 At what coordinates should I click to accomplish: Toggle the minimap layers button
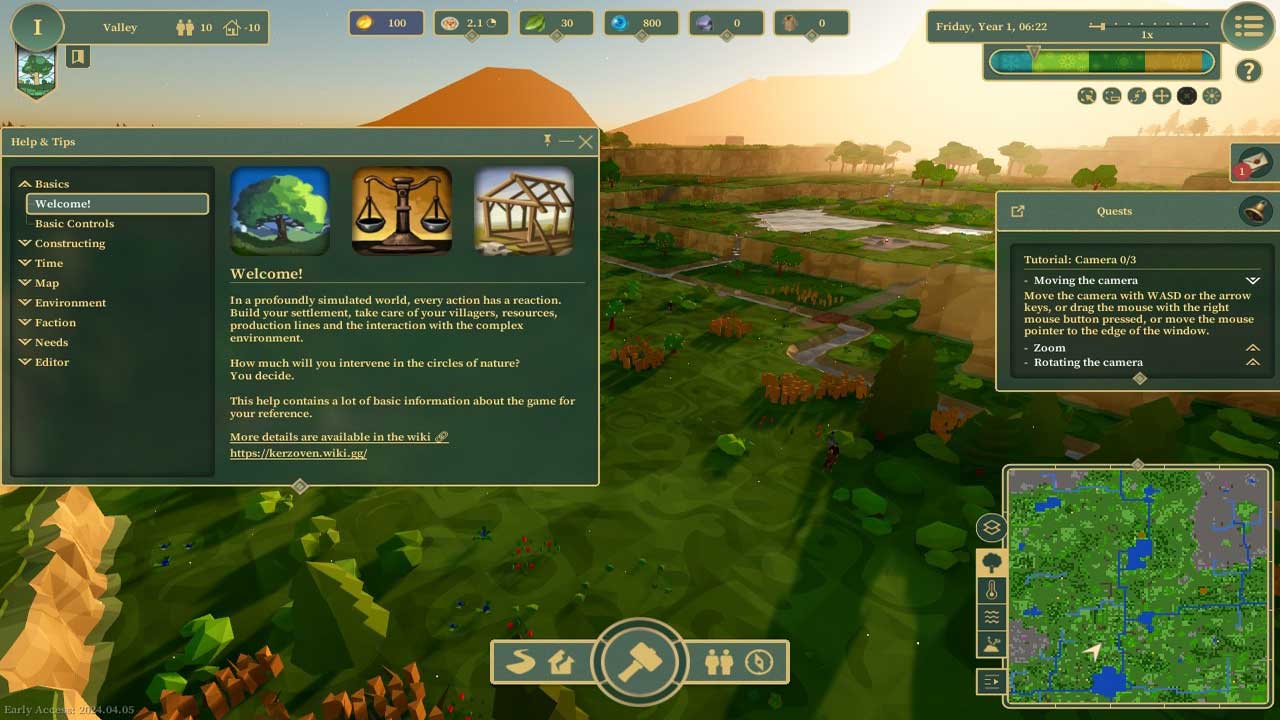coord(992,527)
